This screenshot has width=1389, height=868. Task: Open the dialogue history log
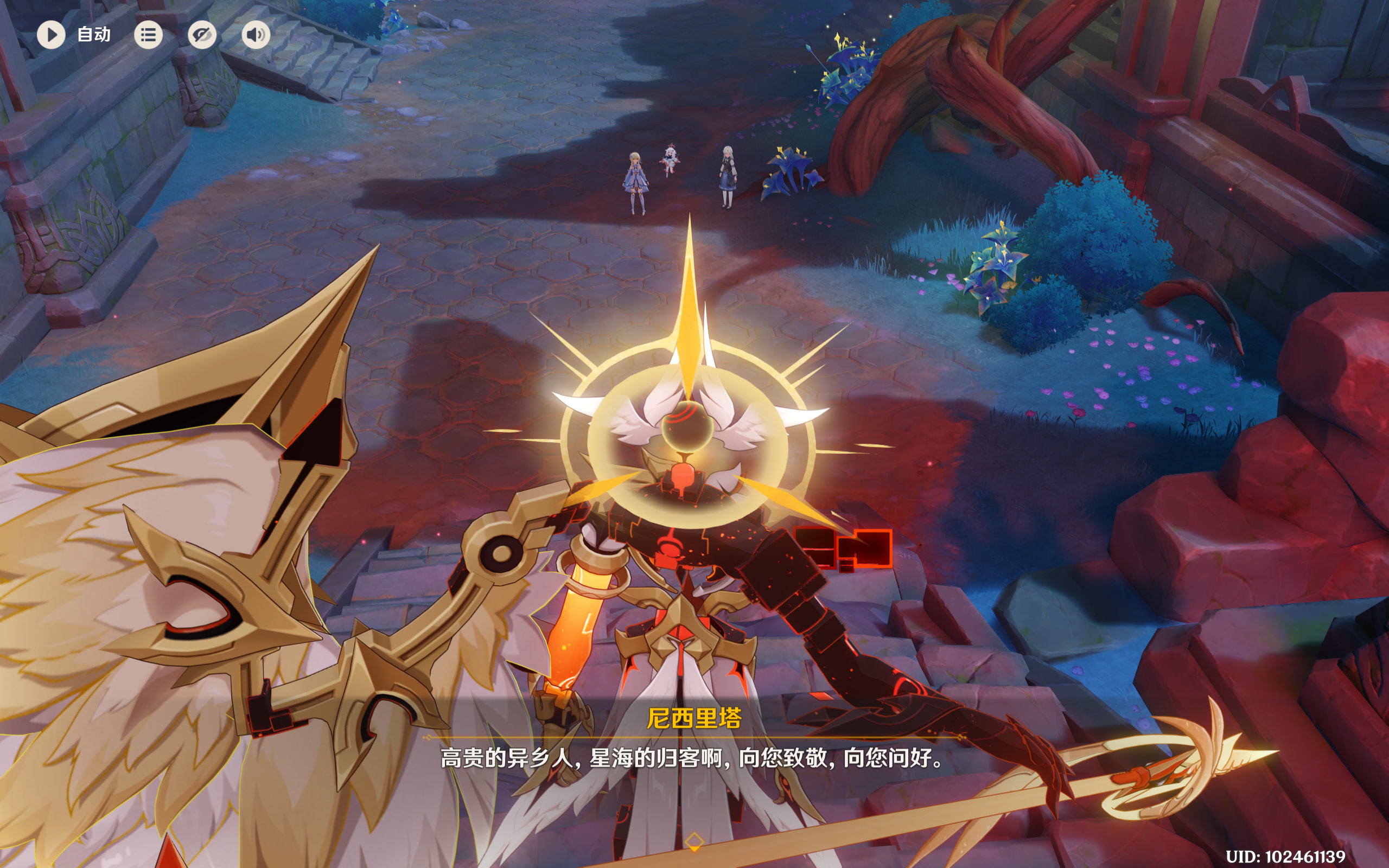point(148,35)
